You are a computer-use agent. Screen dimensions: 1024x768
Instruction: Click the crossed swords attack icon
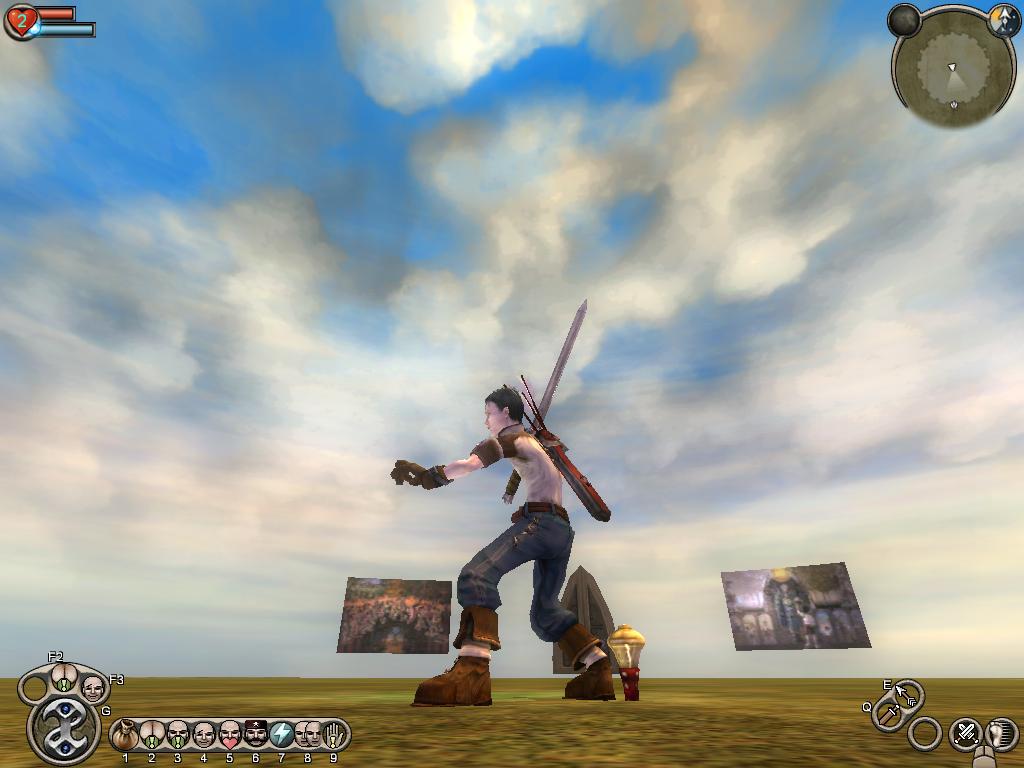point(965,734)
